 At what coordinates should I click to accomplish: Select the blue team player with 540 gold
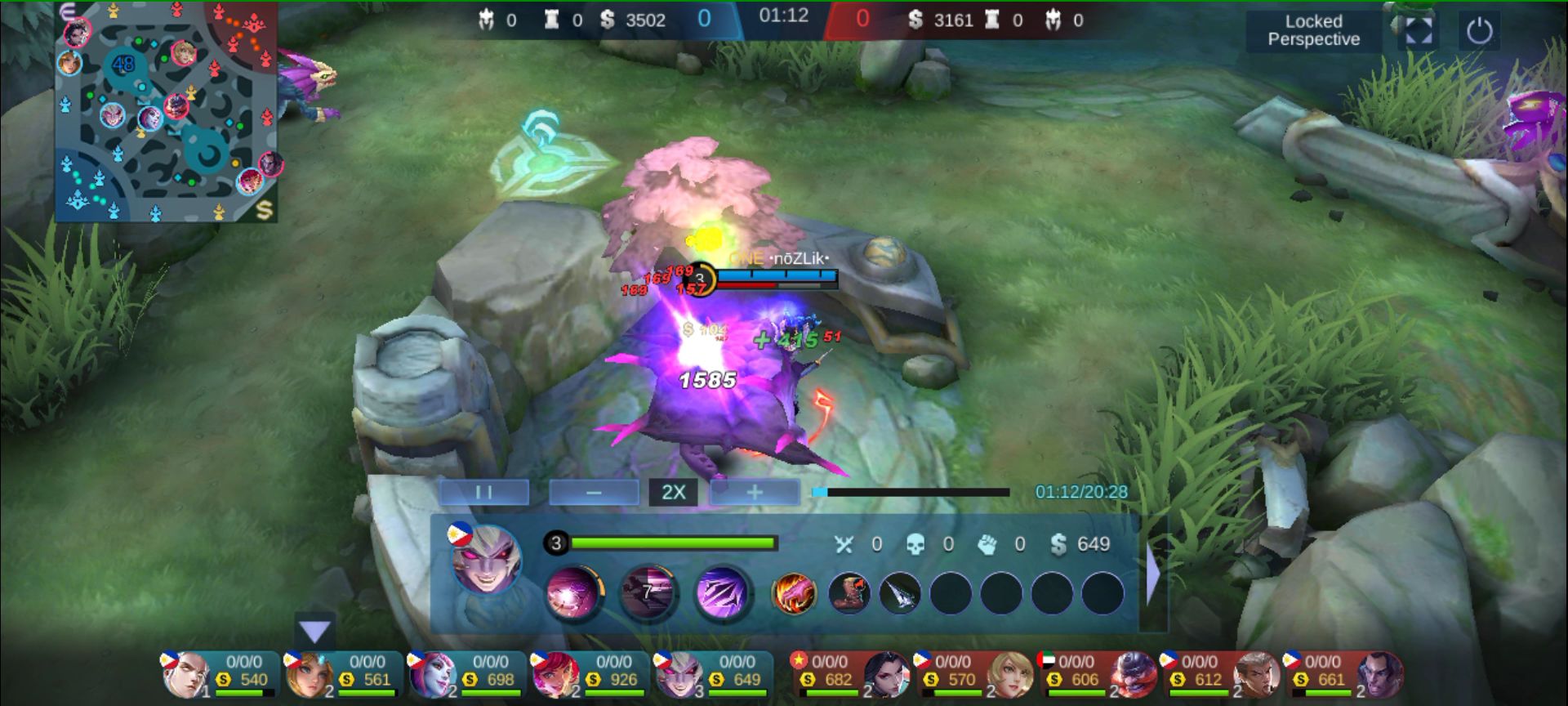tap(220, 674)
